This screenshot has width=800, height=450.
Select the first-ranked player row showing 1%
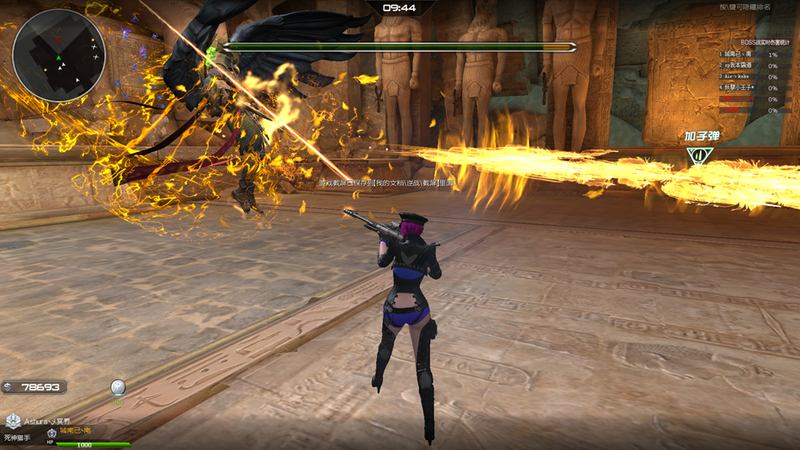[x=748, y=54]
